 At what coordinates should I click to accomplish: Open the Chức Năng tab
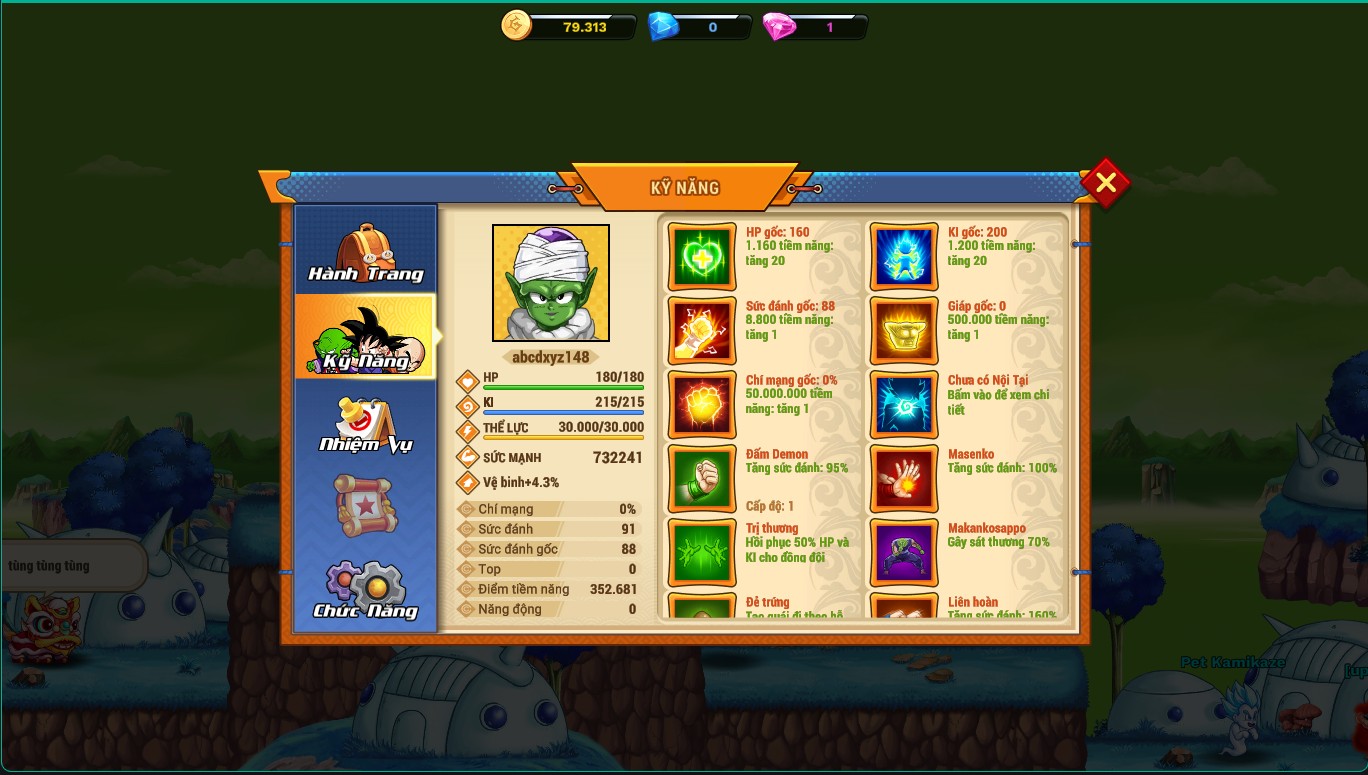(x=366, y=590)
